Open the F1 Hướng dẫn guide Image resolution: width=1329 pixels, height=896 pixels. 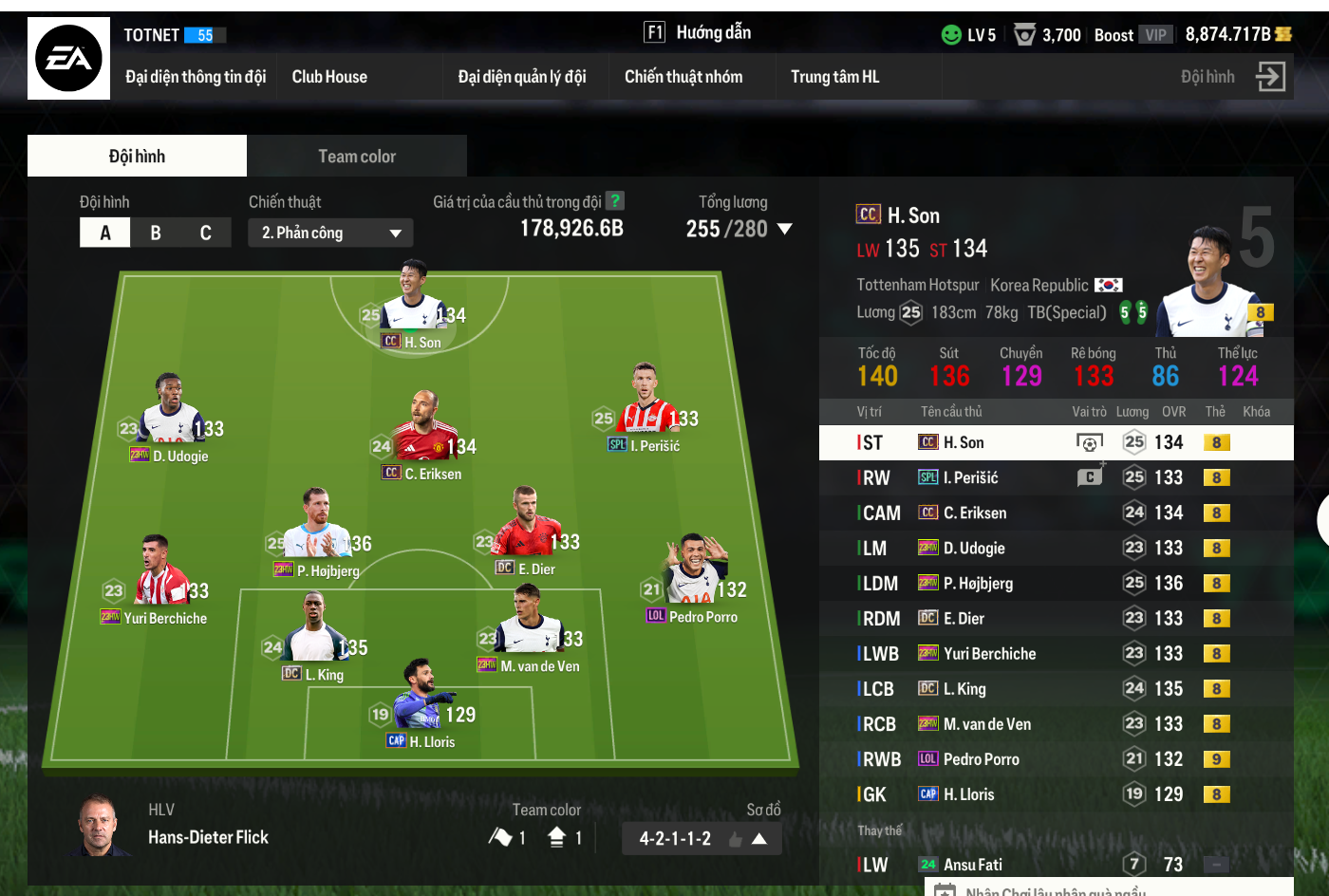[699, 31]
